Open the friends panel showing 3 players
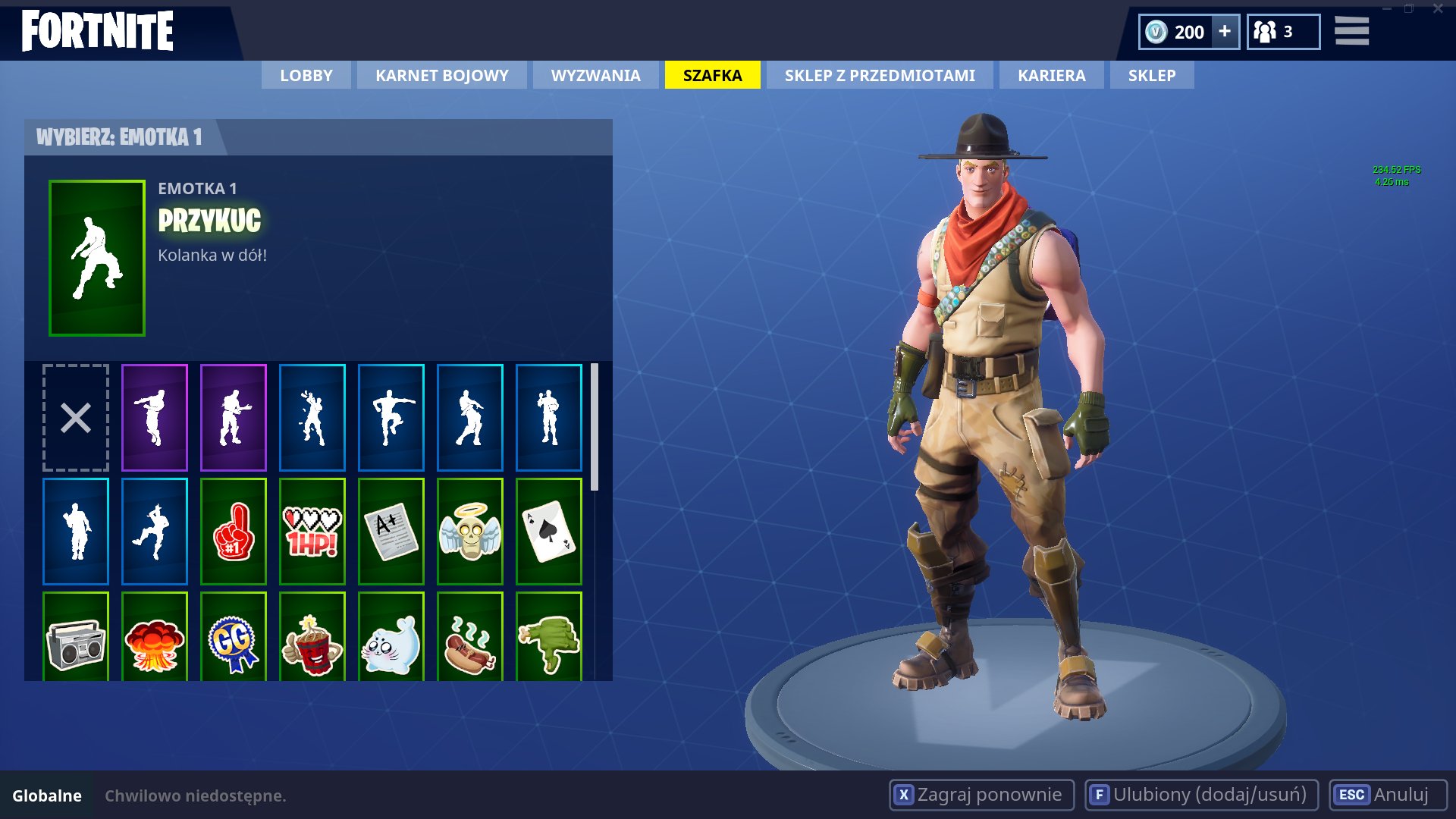Screen dimensions: 1456x819 point(1283,32)
